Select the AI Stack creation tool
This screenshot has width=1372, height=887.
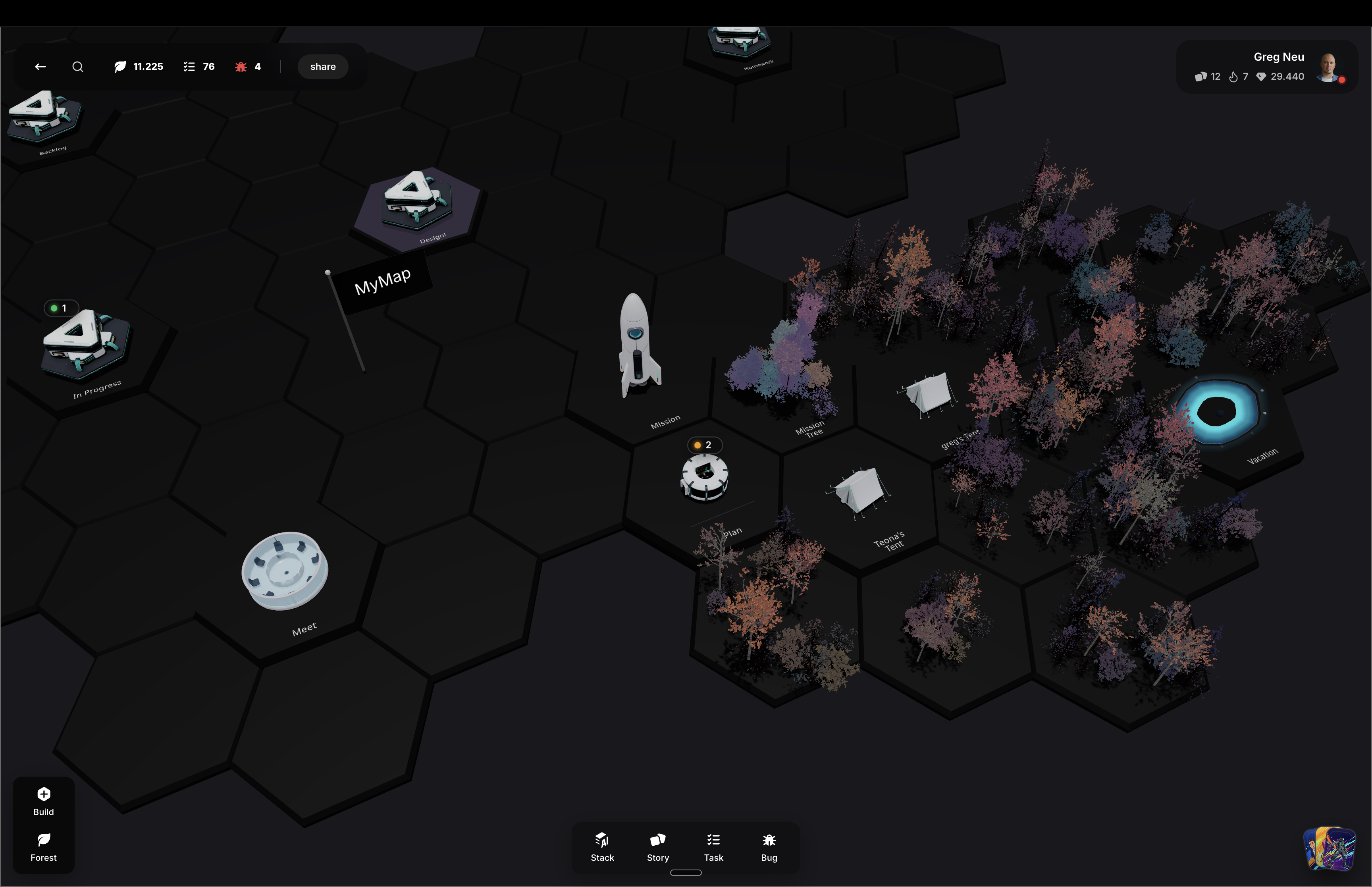pos(602,847)
